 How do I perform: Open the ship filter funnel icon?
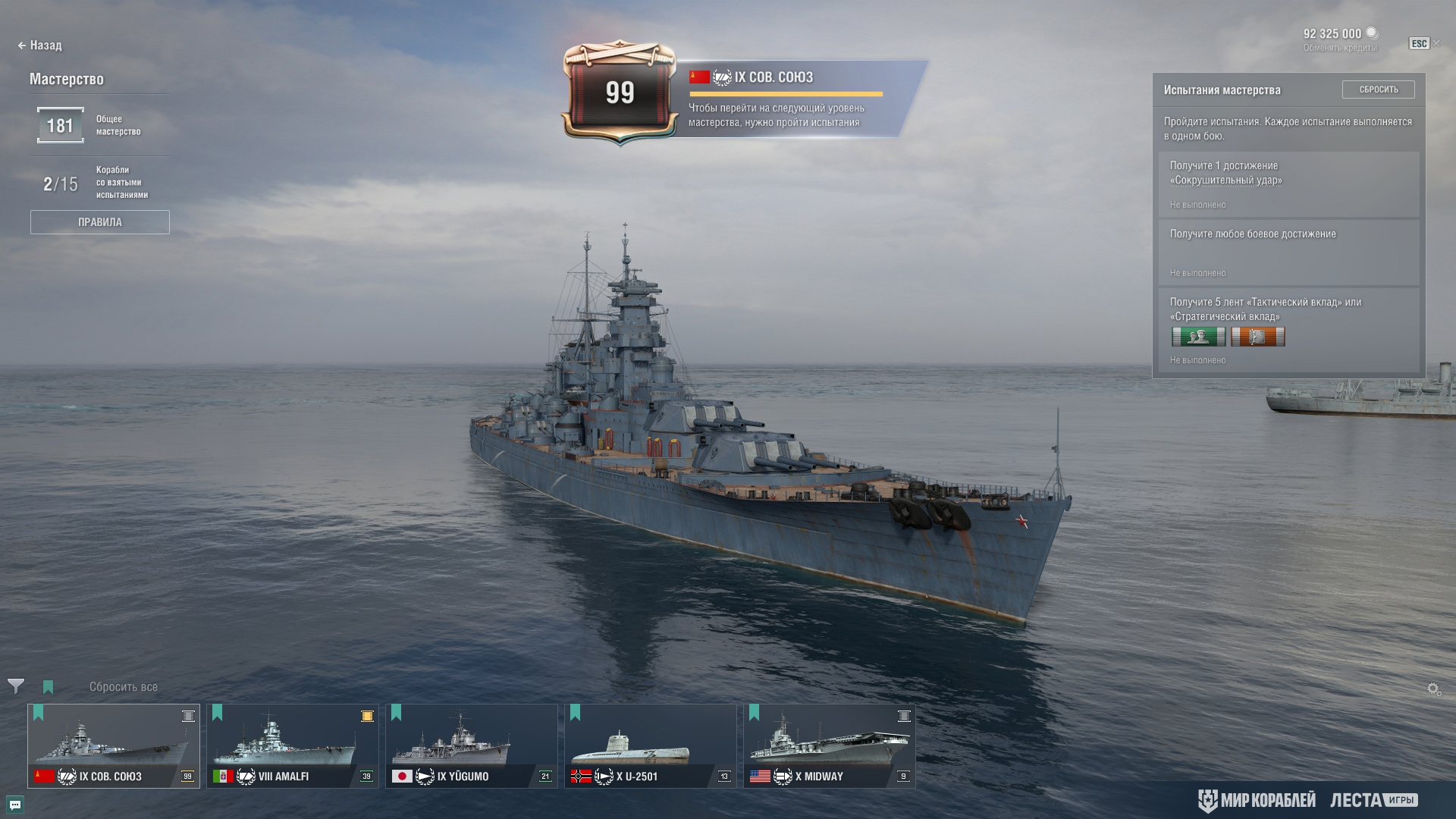(15, 686)
